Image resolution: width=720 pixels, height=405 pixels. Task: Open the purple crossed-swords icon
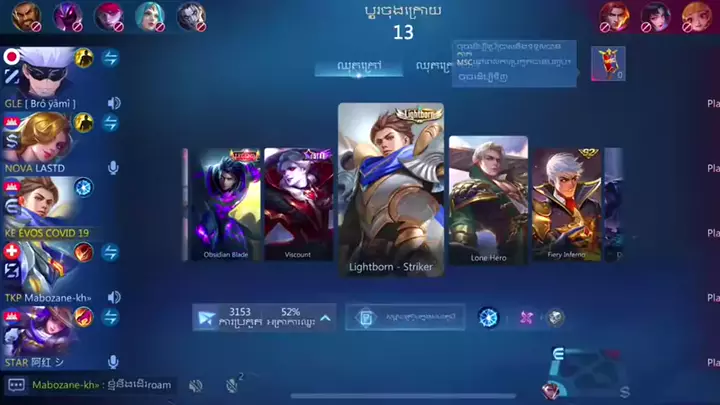click(x=526, y=318)
